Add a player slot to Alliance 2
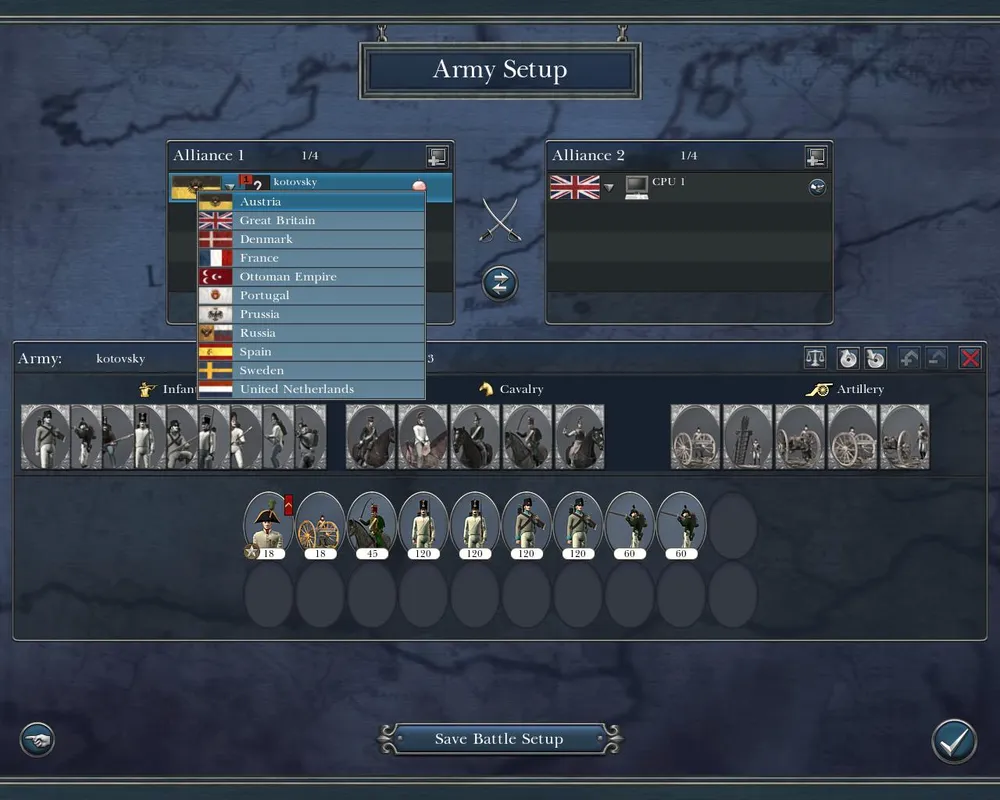 pos(816,157)
